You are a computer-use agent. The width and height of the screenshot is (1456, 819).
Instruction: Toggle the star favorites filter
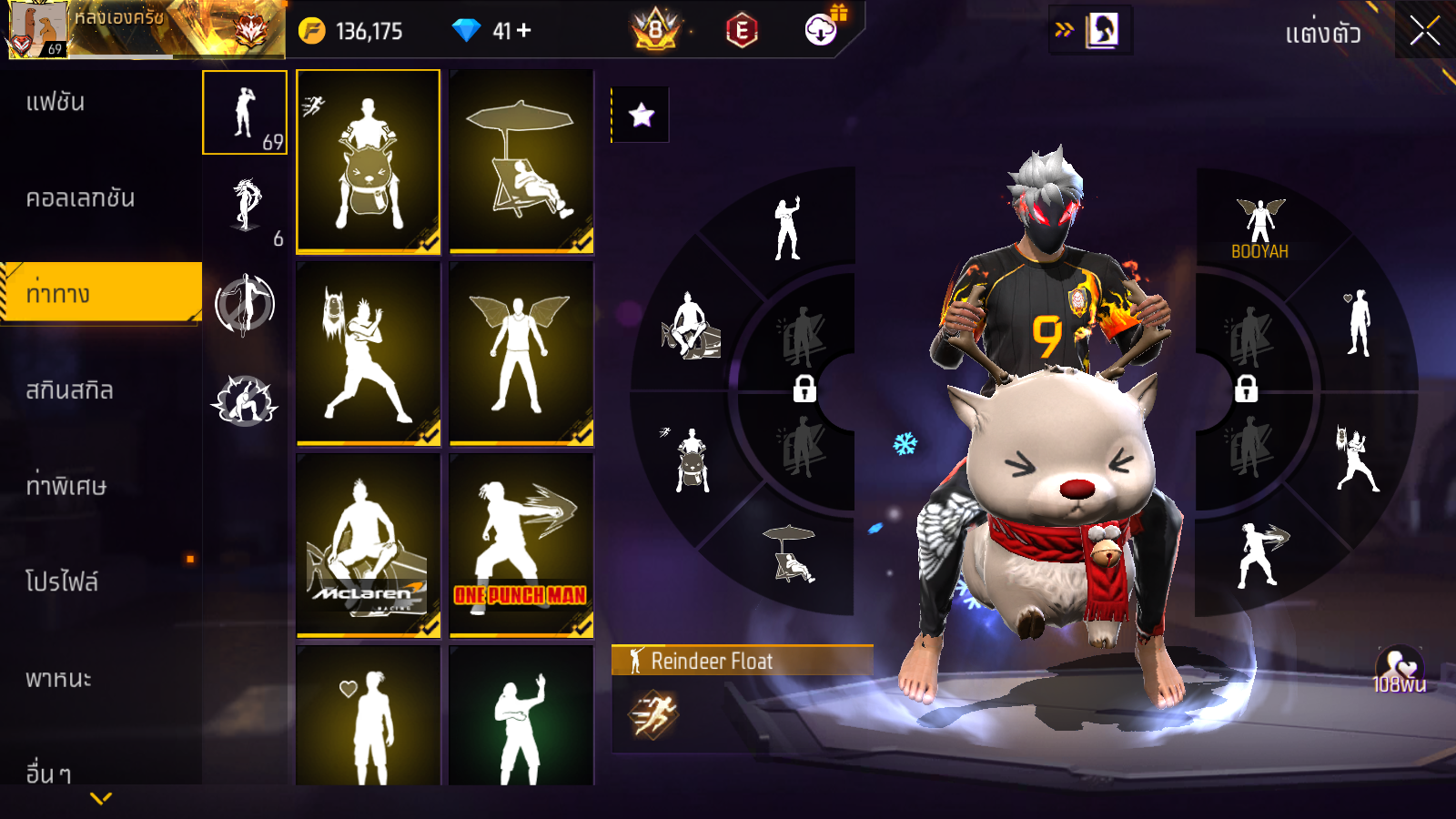tap(642, 115)
